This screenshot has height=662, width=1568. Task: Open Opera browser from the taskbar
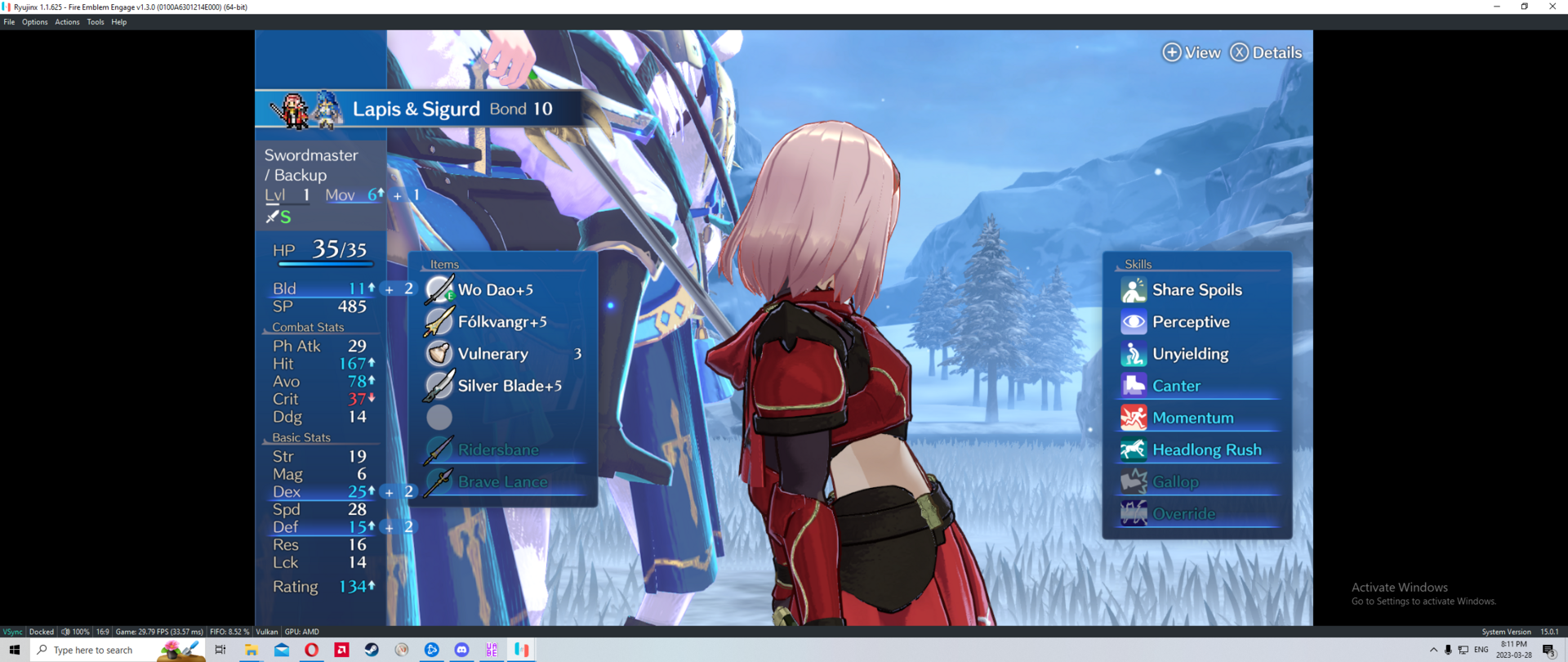(x=311, y=649)
